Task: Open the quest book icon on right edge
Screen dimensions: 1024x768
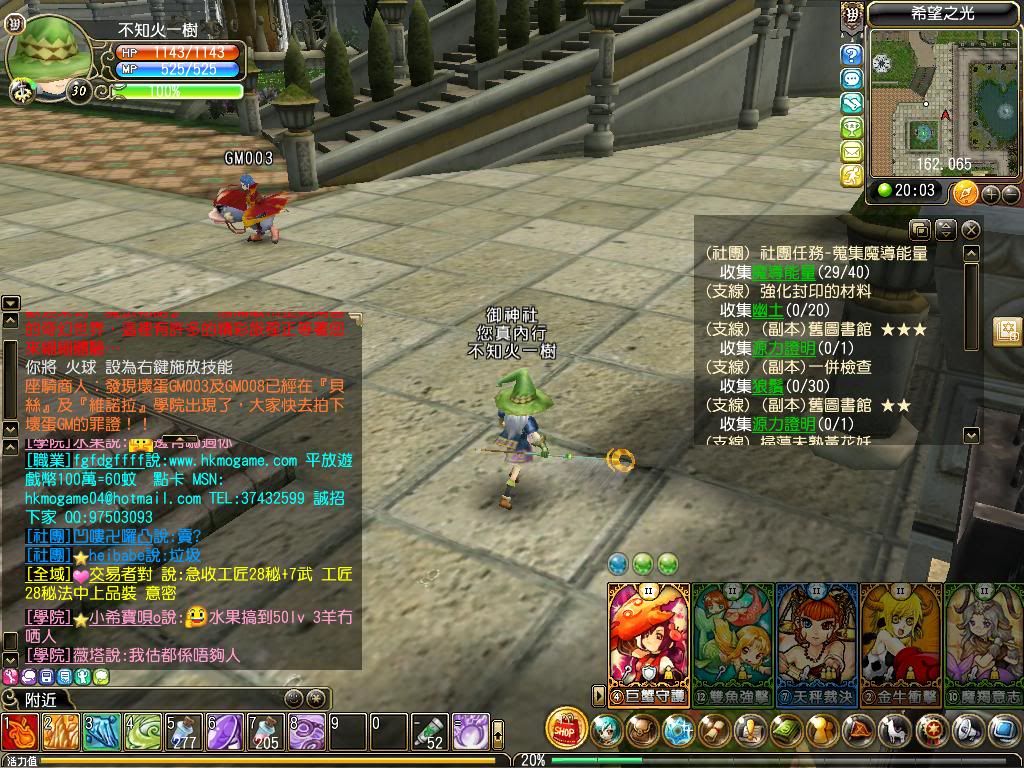Action: pos(1007,331)
